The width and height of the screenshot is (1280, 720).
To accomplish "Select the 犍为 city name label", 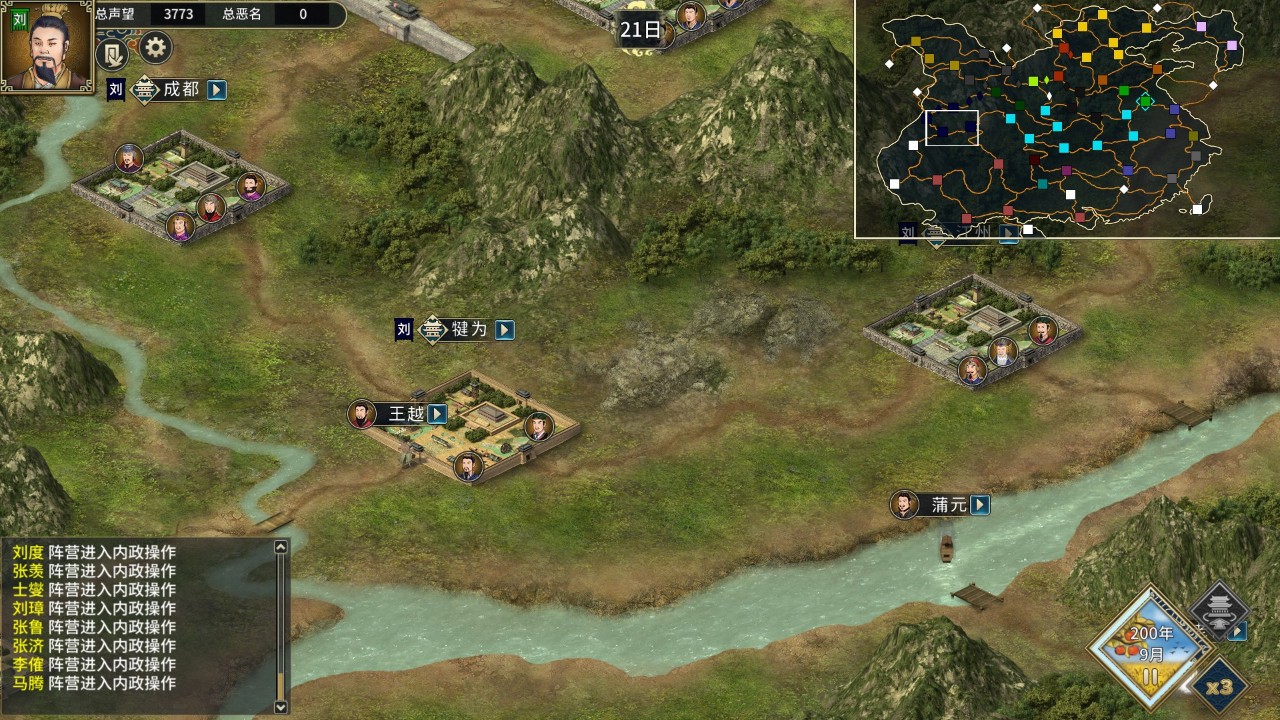I will tap(468, 330).
